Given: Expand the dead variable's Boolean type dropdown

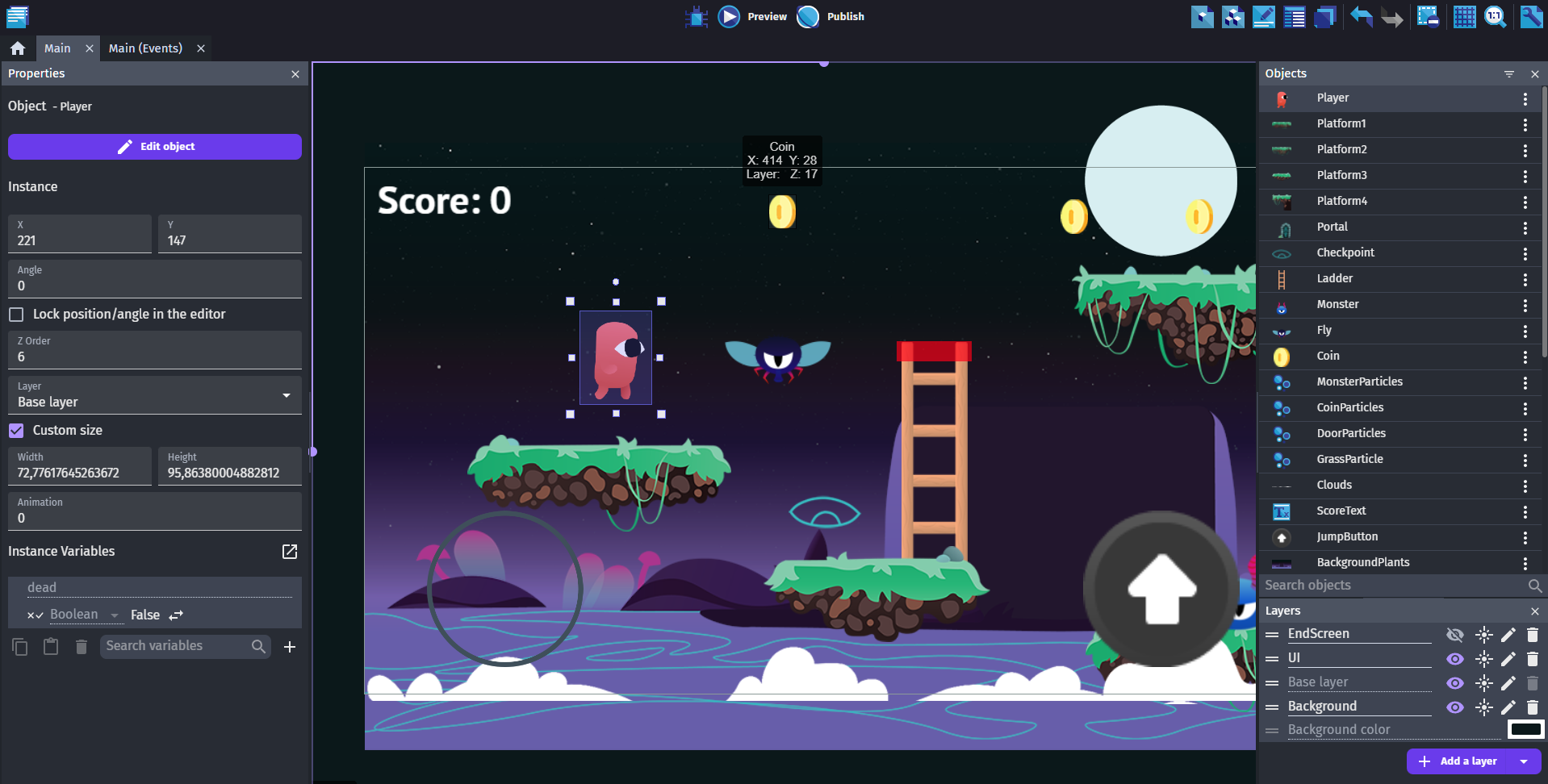Looking at the screenshot, I should pyautogui.click(x=115, y=615).
